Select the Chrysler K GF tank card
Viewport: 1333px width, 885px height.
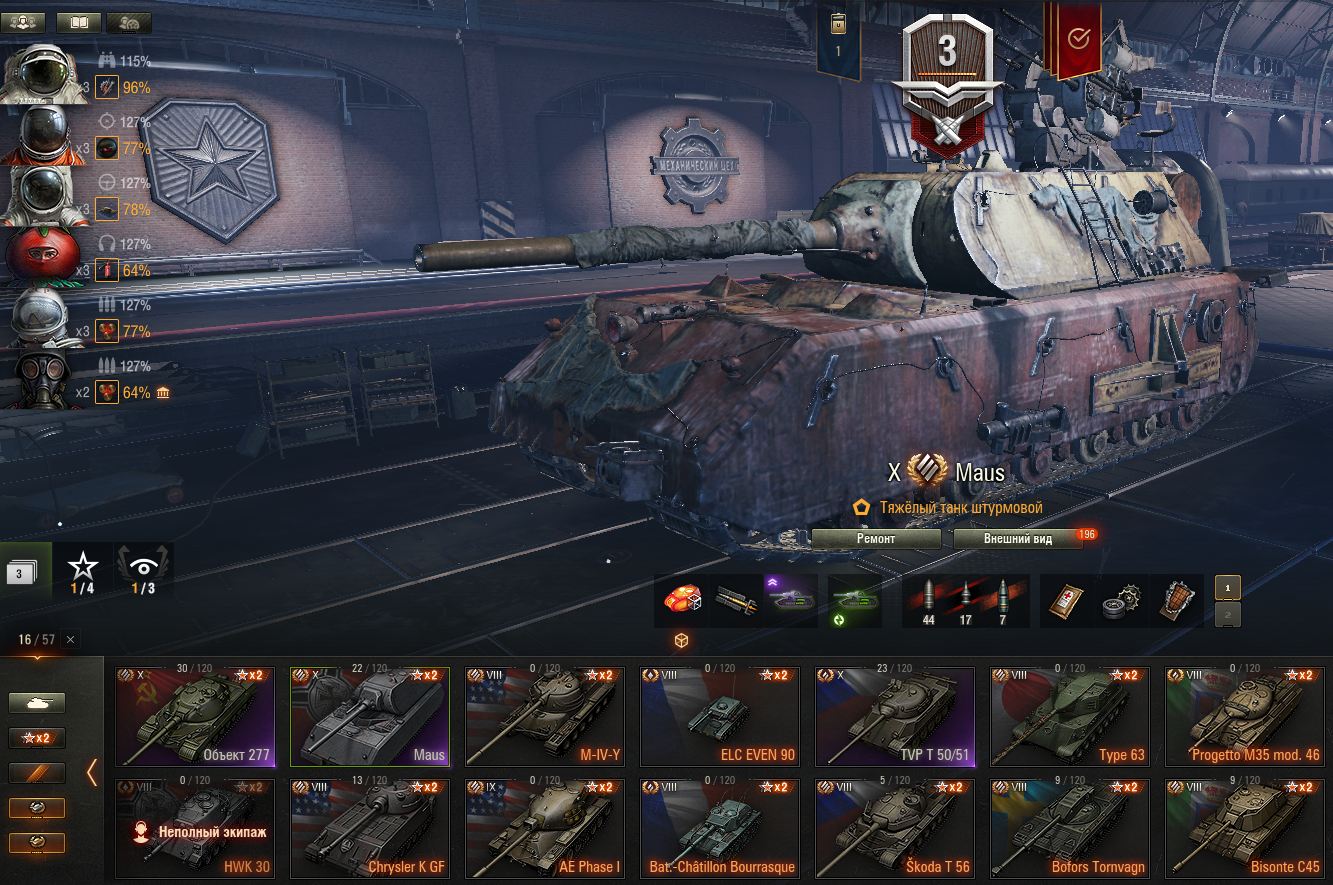370,828
